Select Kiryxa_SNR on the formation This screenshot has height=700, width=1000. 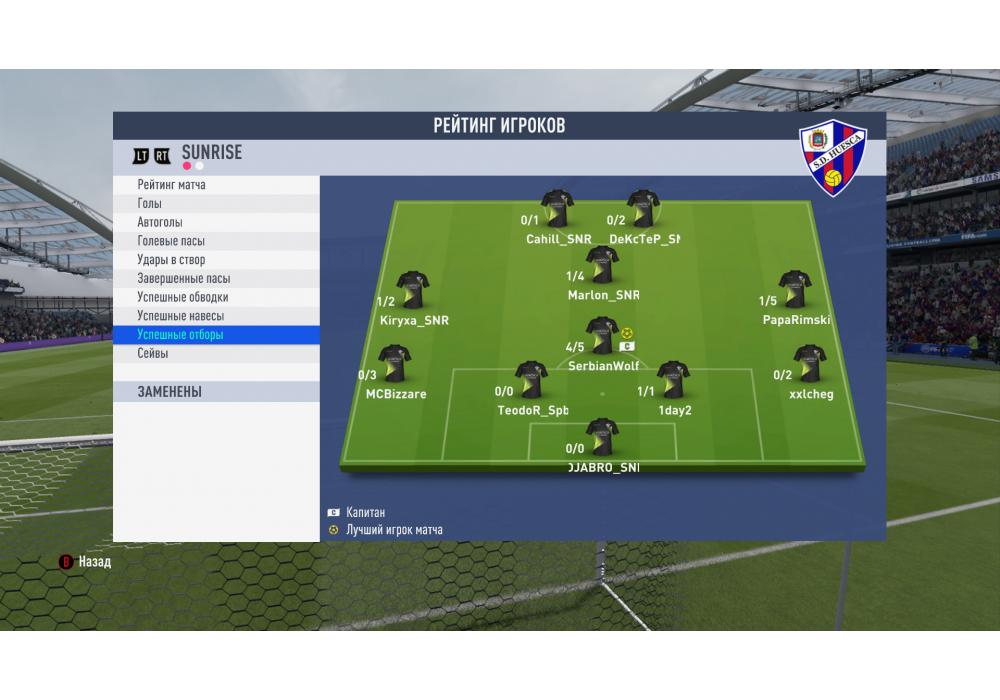point(412,290)
